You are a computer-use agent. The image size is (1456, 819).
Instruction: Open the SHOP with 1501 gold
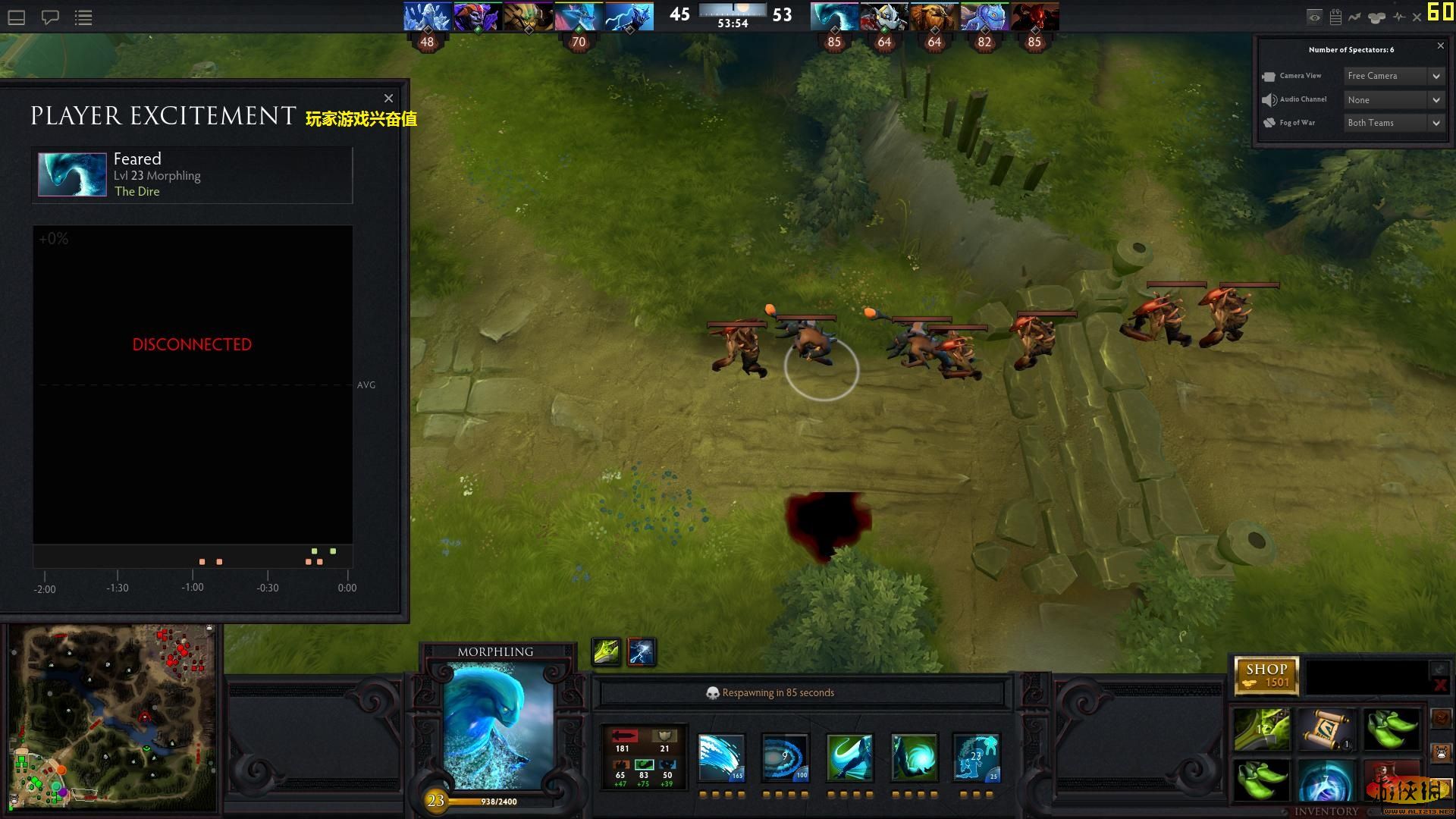[1266, 675]
